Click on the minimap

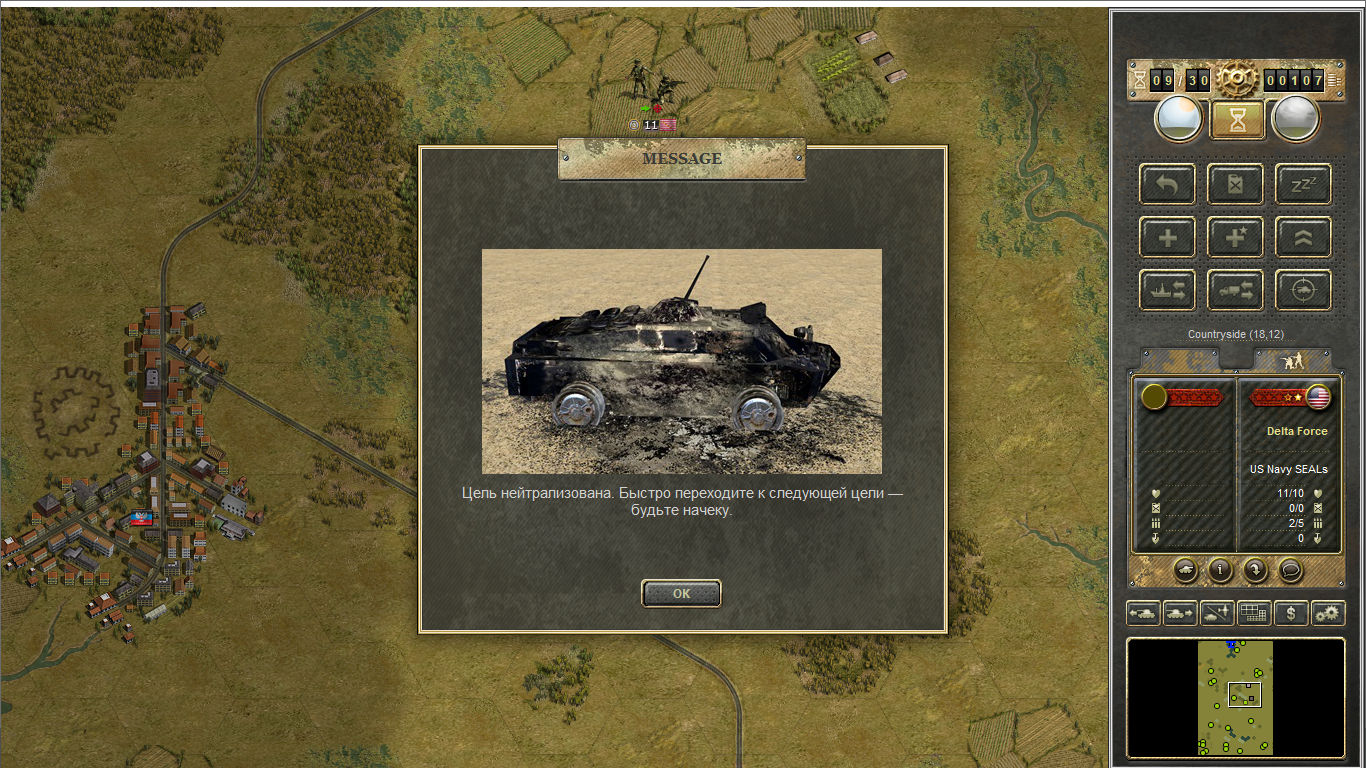tap(1236, 697)
